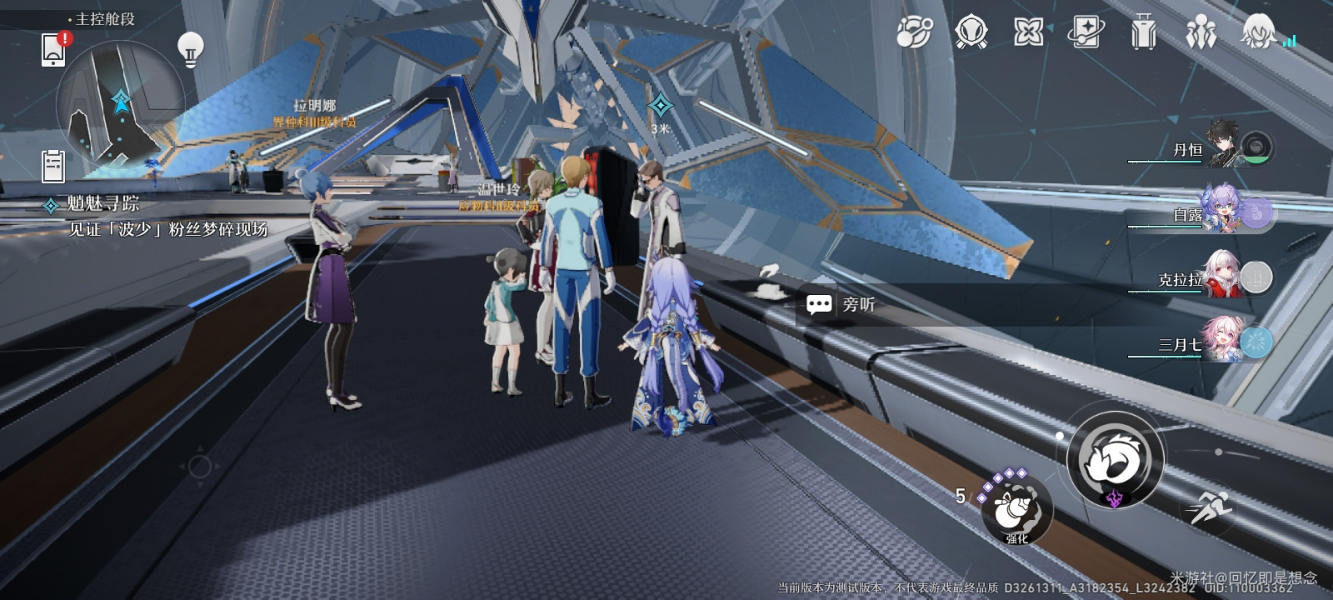Viewport: 1333px width, 600px height.
Task: Activate the 强化 technique button
Action: coord(1017,509)
